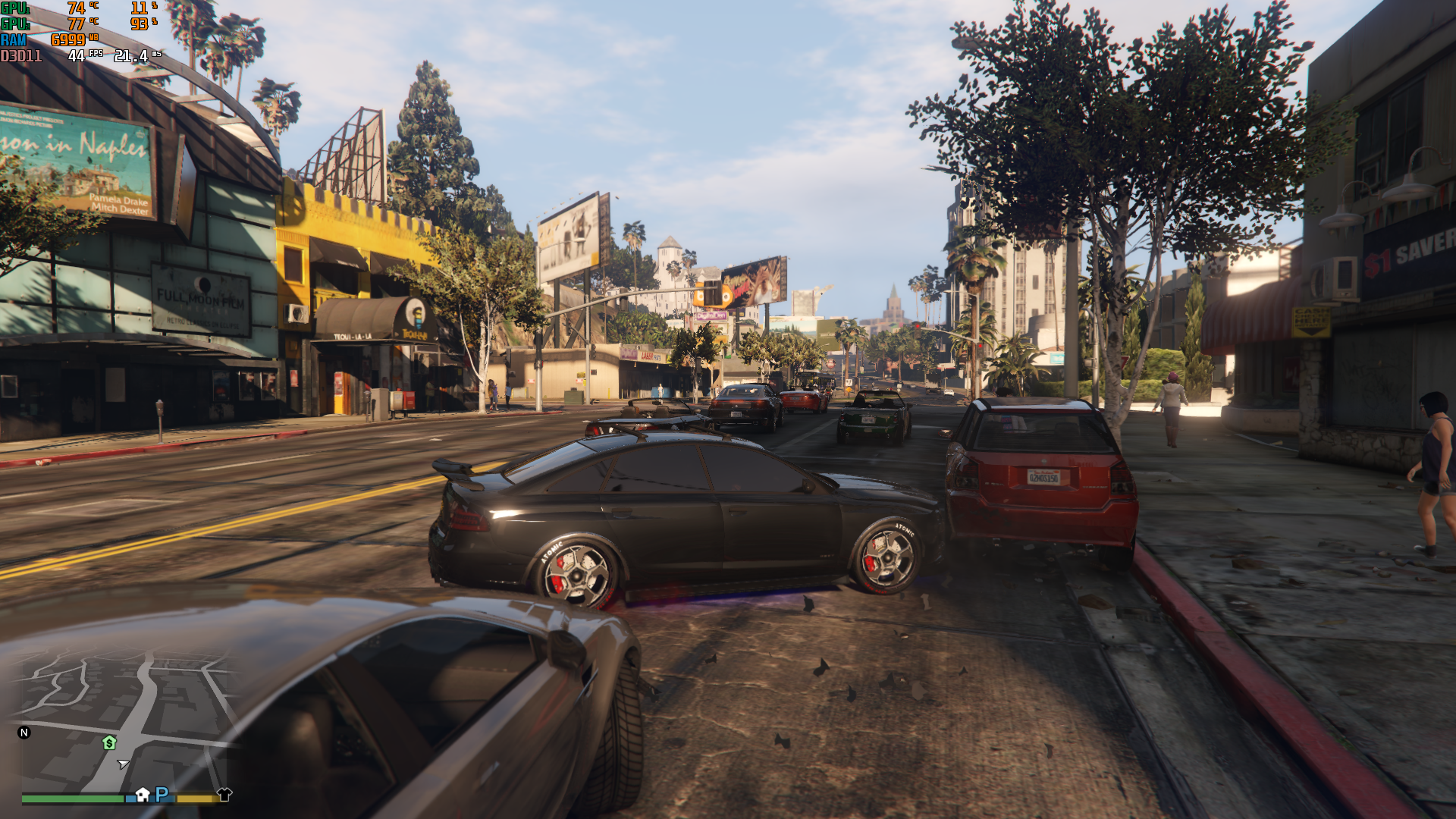1456x819 pixels.
Task: Click the N north compass marker
Action: coord(24,733)
